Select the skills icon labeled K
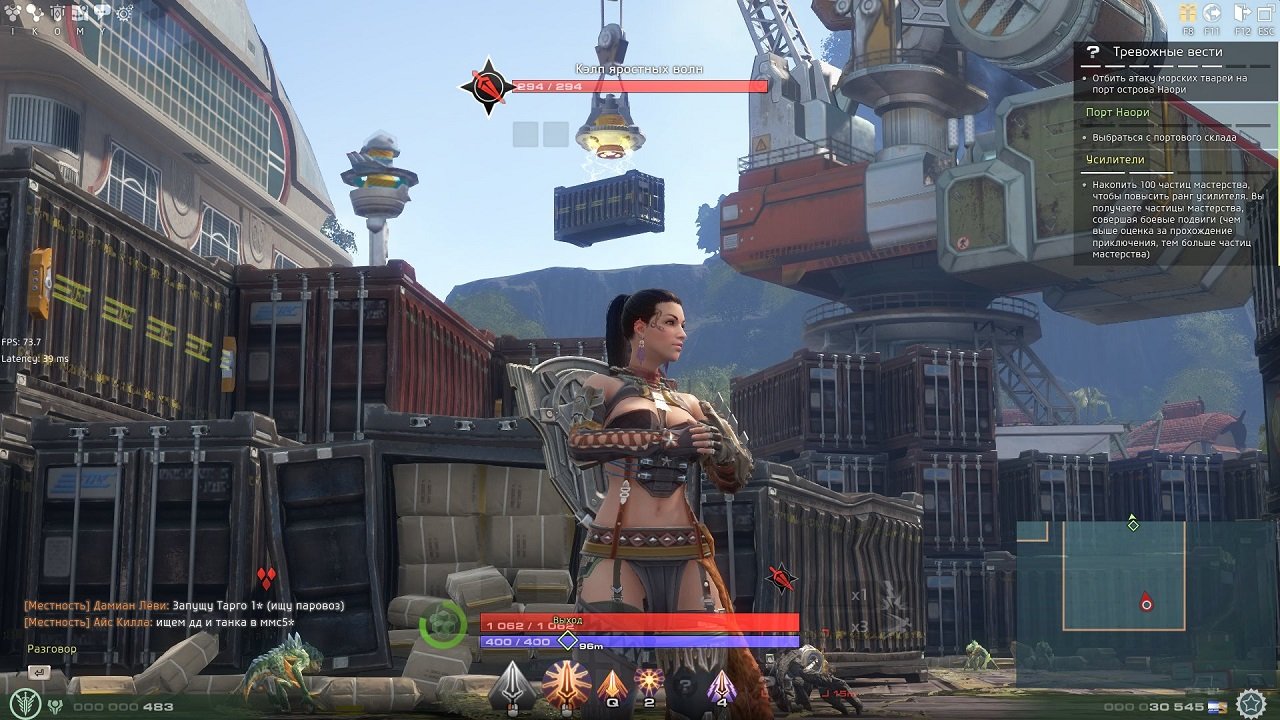Viewport: 1280px width, 720px height. pos(33,11)
